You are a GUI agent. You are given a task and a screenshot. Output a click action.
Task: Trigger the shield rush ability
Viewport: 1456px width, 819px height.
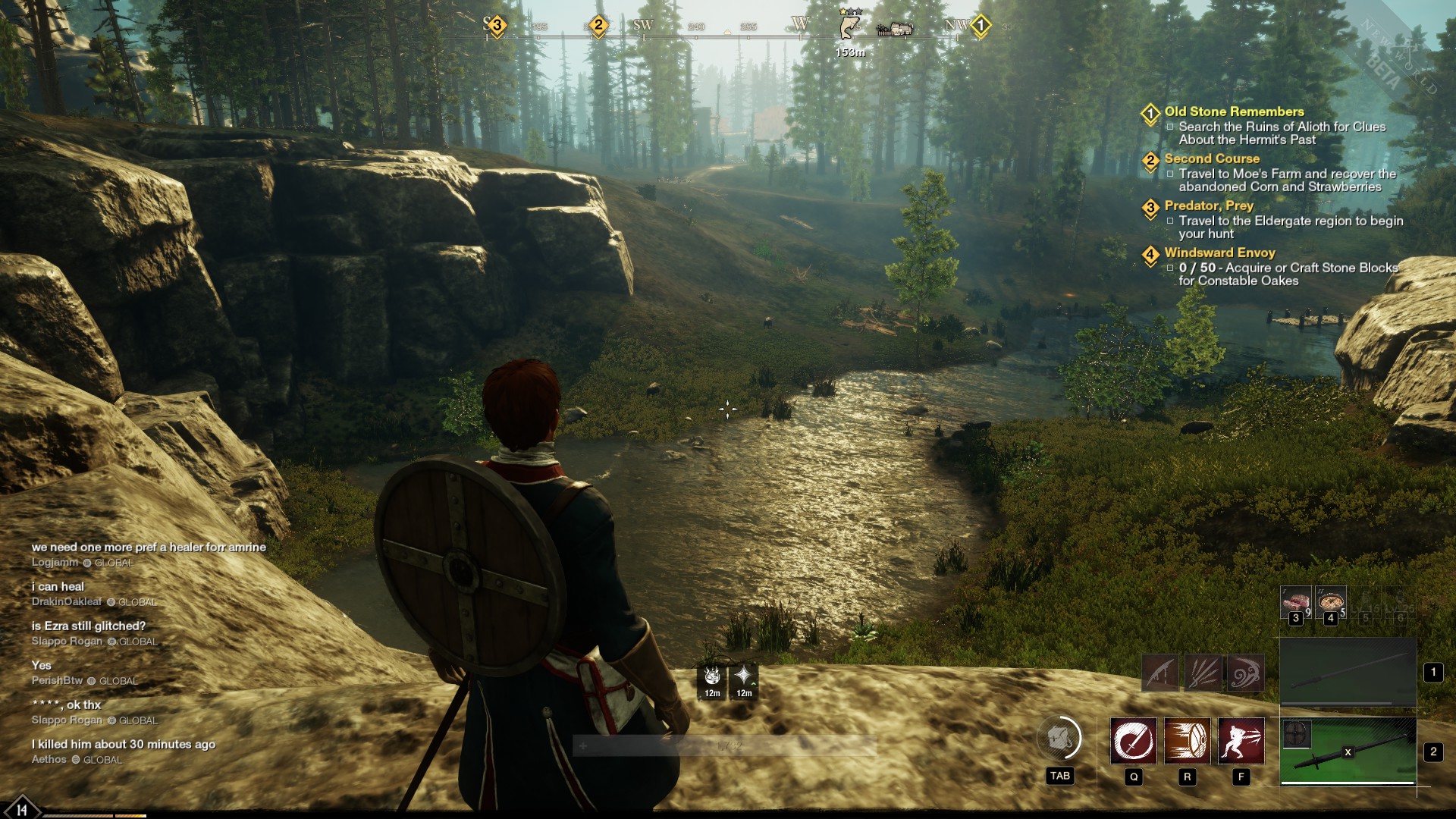[x=1187, y=741]
